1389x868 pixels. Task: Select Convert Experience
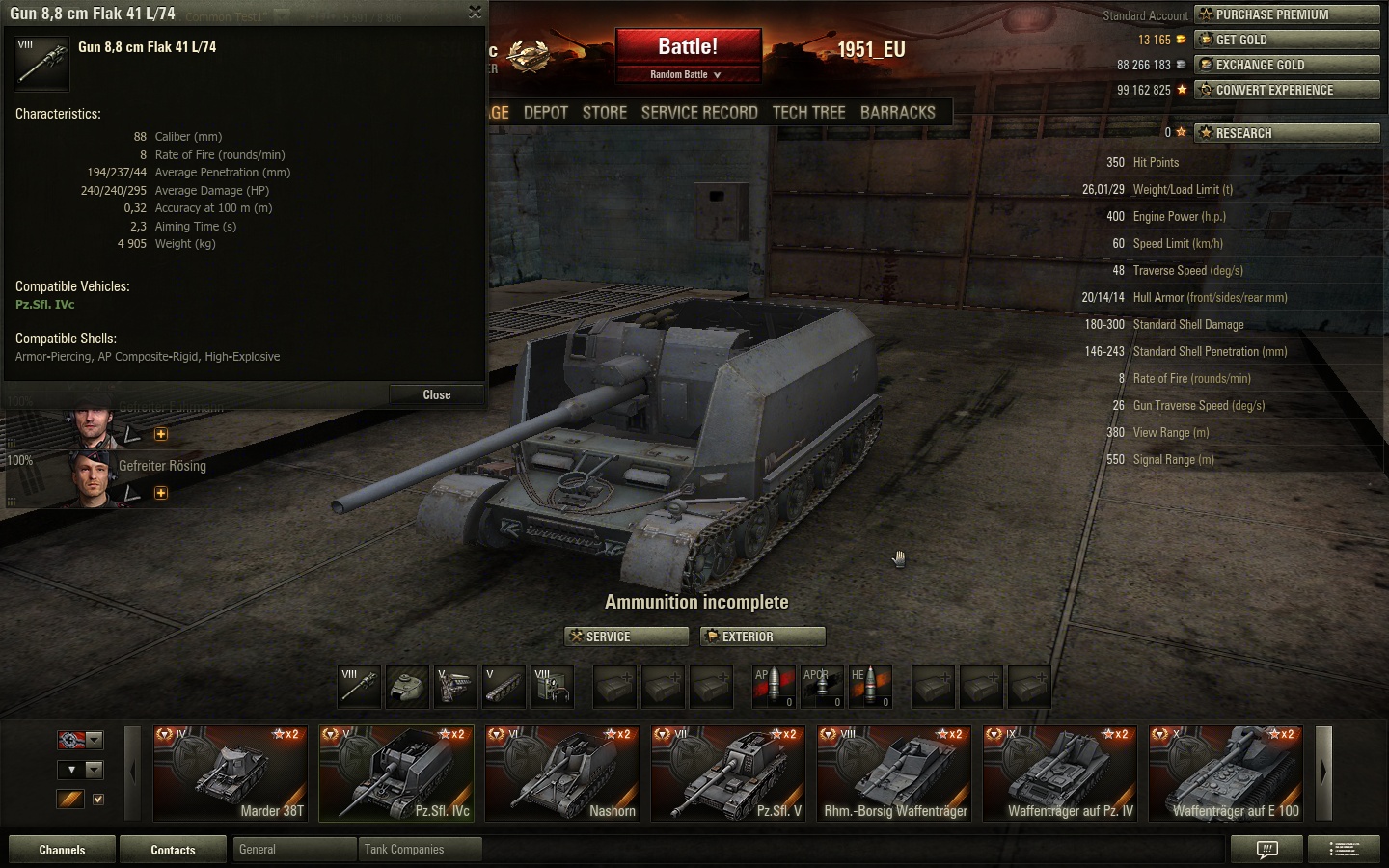click(1287, 90)
